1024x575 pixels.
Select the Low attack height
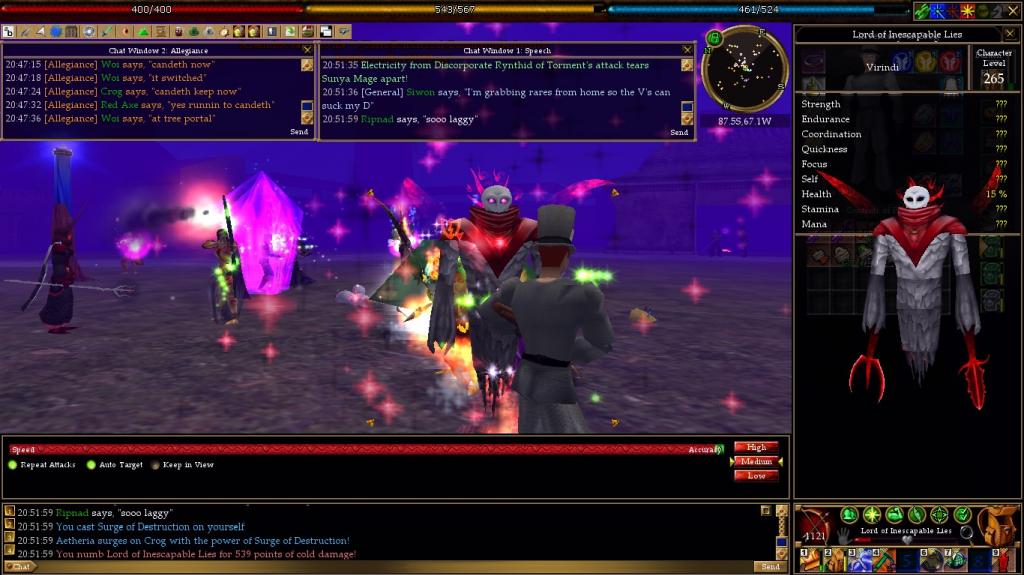click(x=755, y=475)
